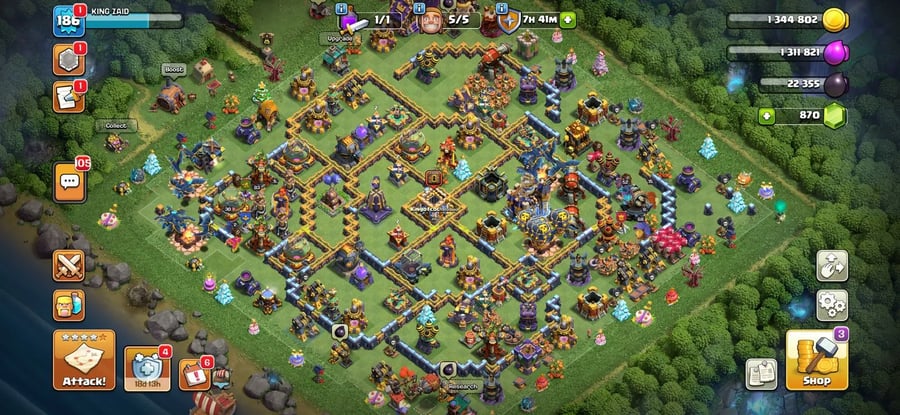Open the hexagon badge icon with notification
This screenshot has width=900, height=415.
click(x=68, y=60)
